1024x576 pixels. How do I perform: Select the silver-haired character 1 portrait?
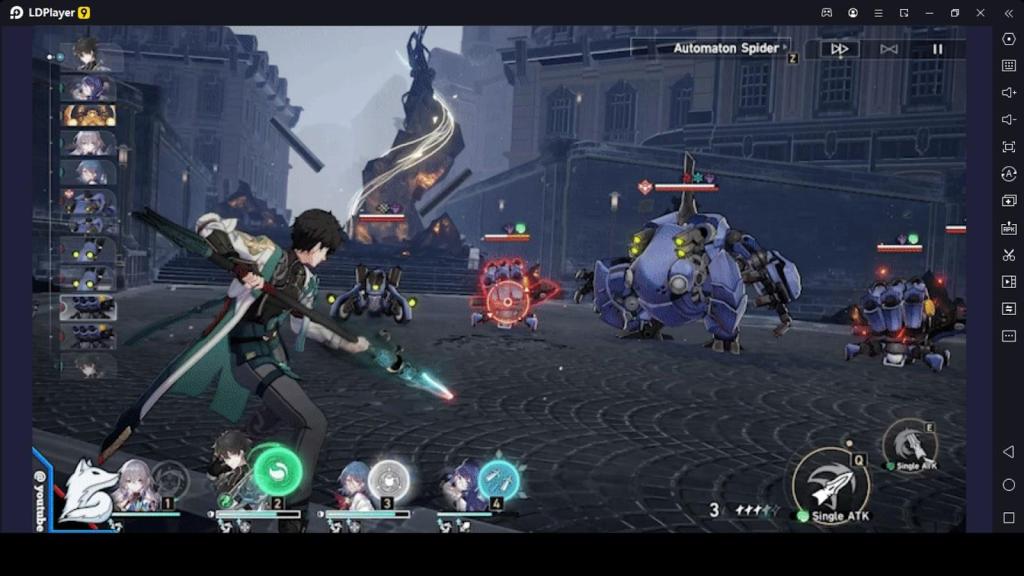click(x=135, y=485)
